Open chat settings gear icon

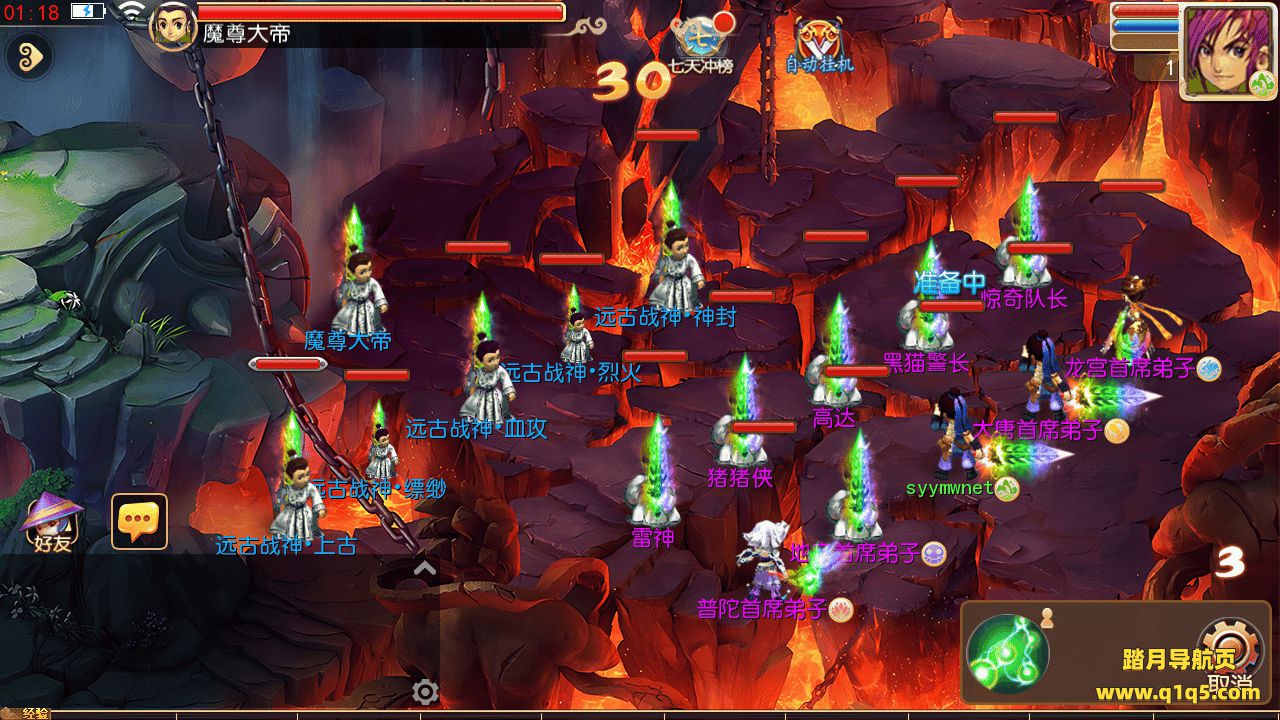pos(426,691)
